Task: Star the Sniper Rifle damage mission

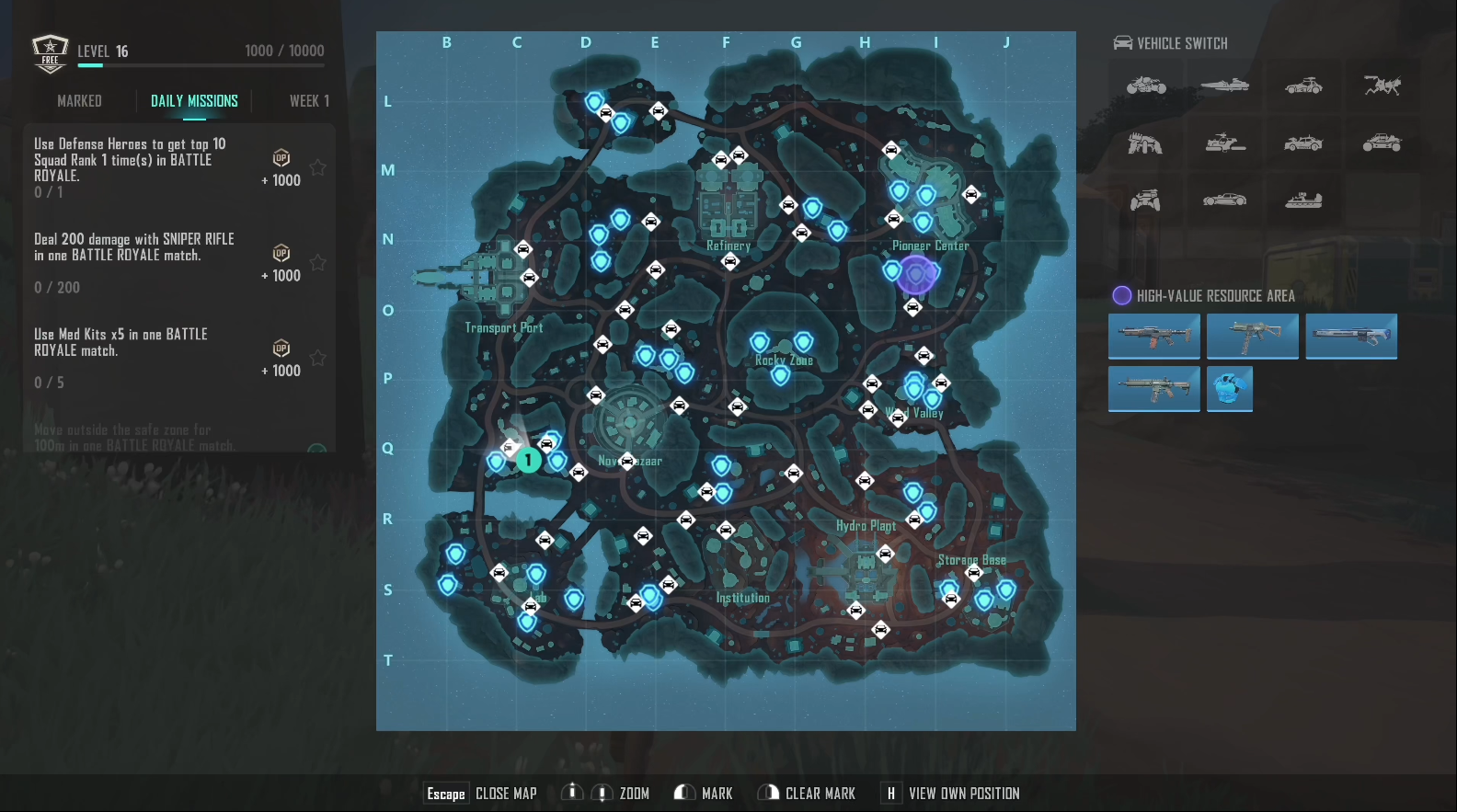Action: 317,263
